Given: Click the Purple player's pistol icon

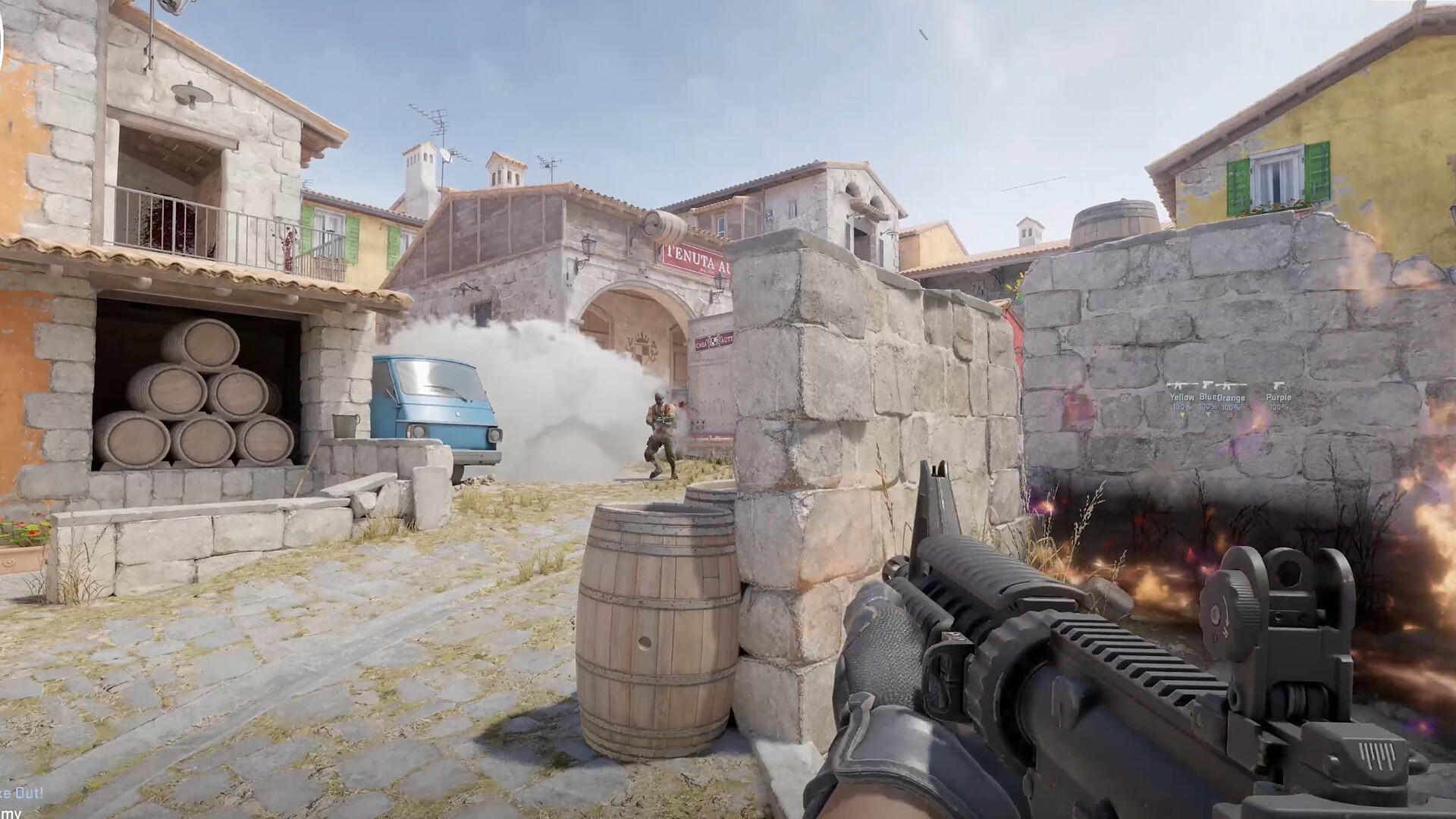Looking at the screenshot, I should pos(1279,384).
